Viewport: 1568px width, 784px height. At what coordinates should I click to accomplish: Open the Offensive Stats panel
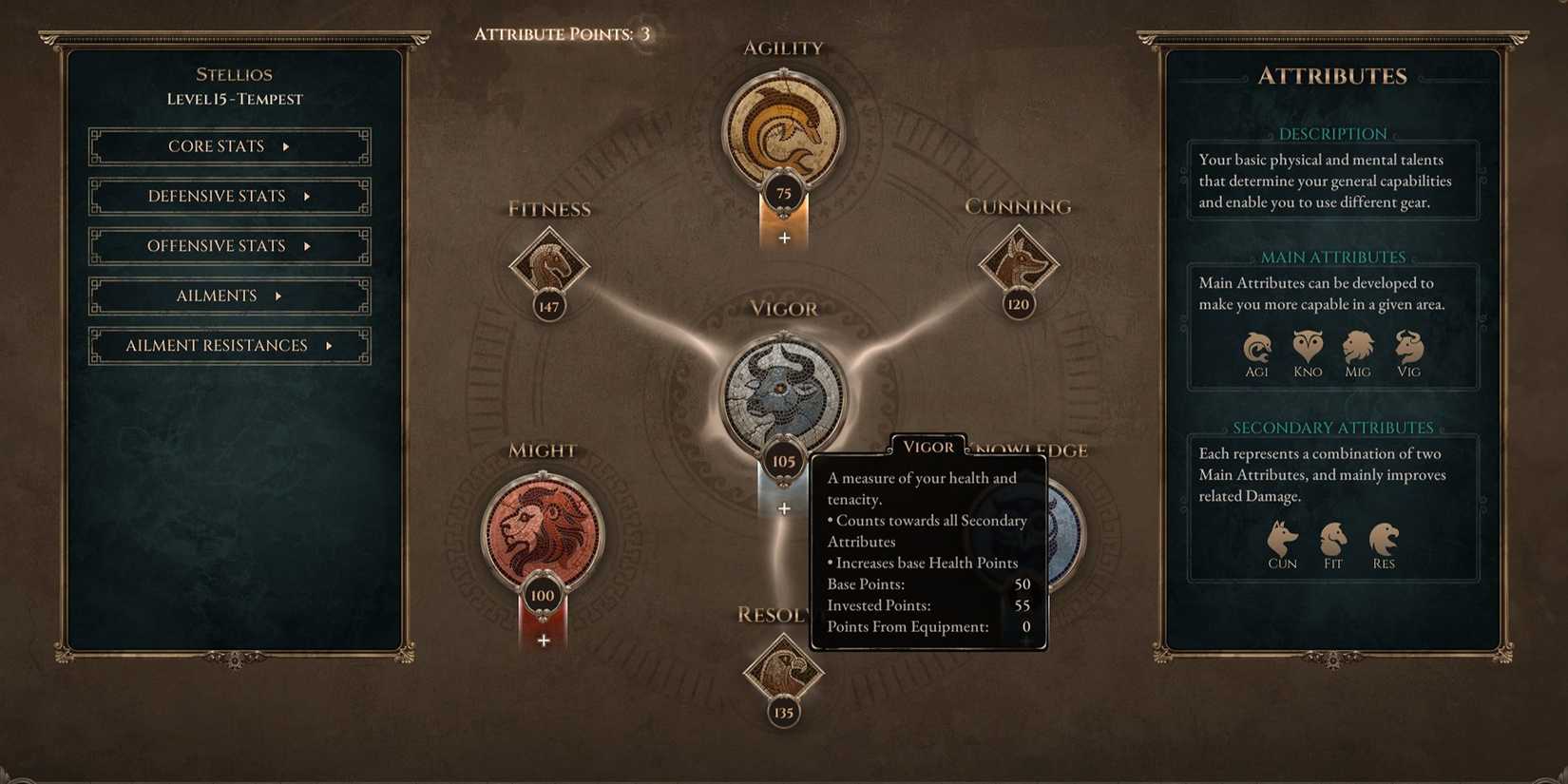click(x=228, y=245)
